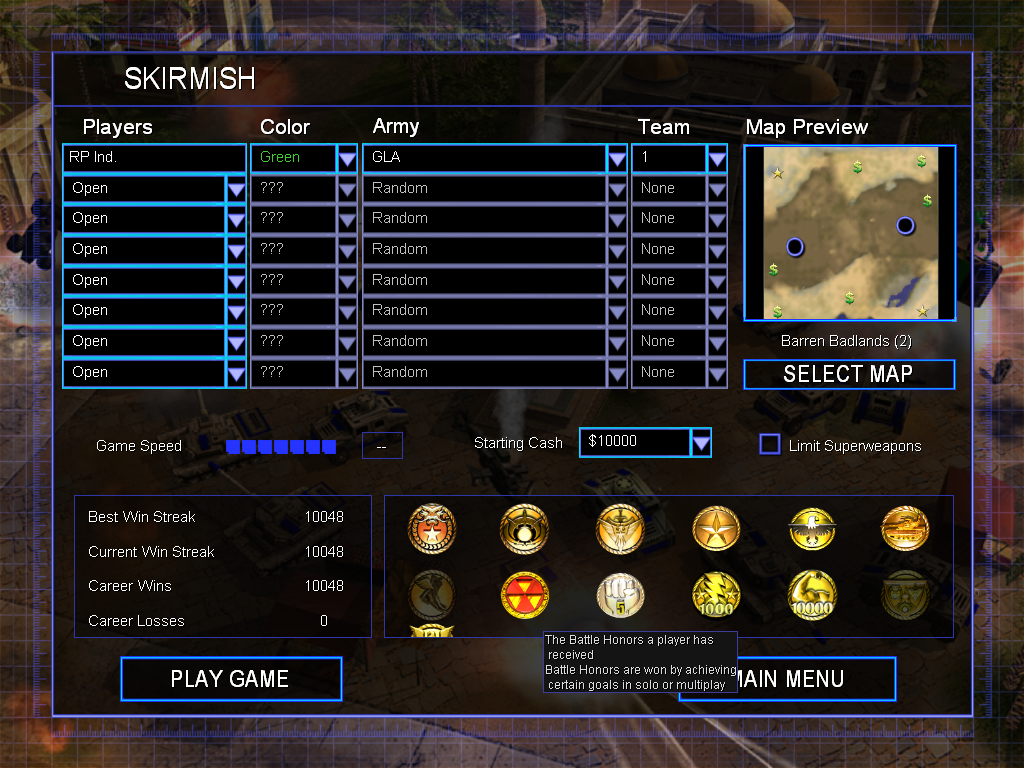Open the GLA army dropdown
Image resolution: width=1024 pixels, height=768 pixels.
617,158
